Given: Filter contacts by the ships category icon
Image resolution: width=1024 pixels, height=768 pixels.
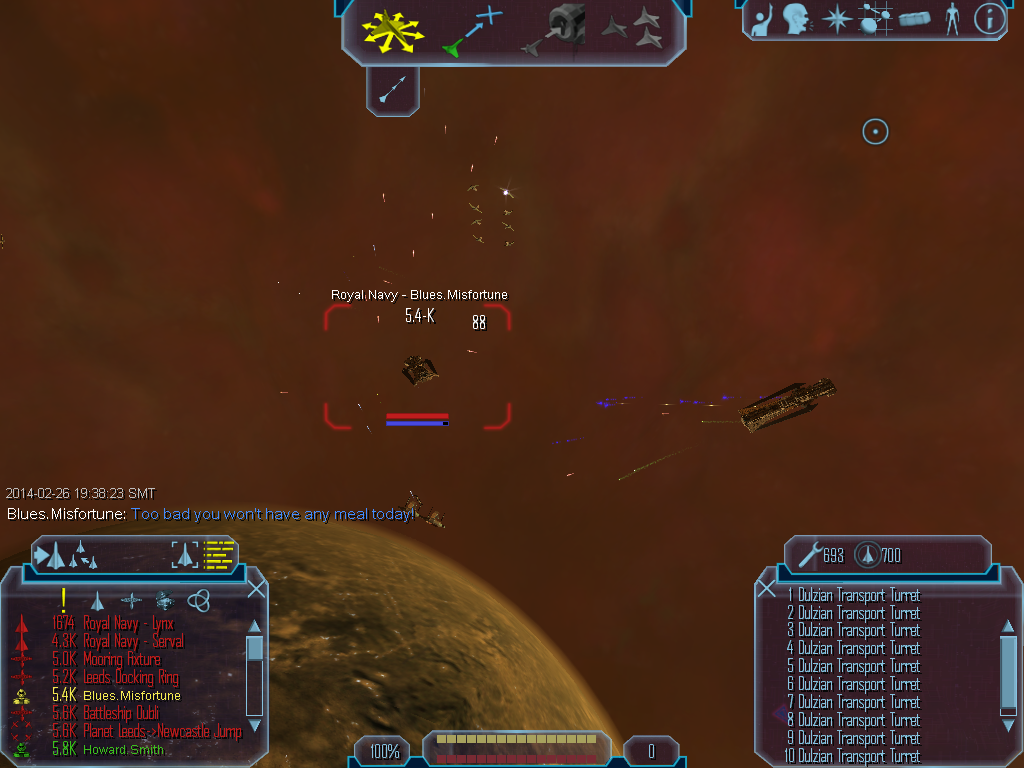Looking at the screenshot, I should click(97, 600).
